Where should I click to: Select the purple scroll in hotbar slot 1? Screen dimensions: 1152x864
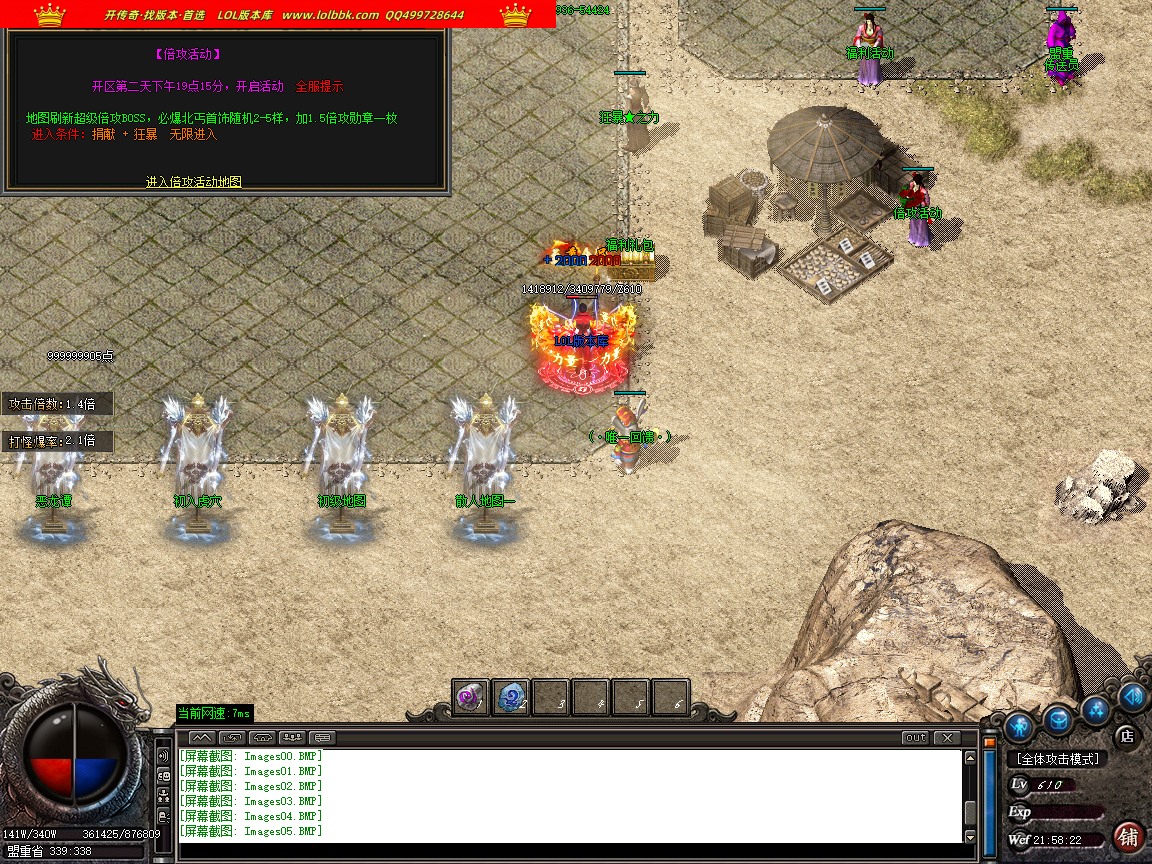click(471, 696)
